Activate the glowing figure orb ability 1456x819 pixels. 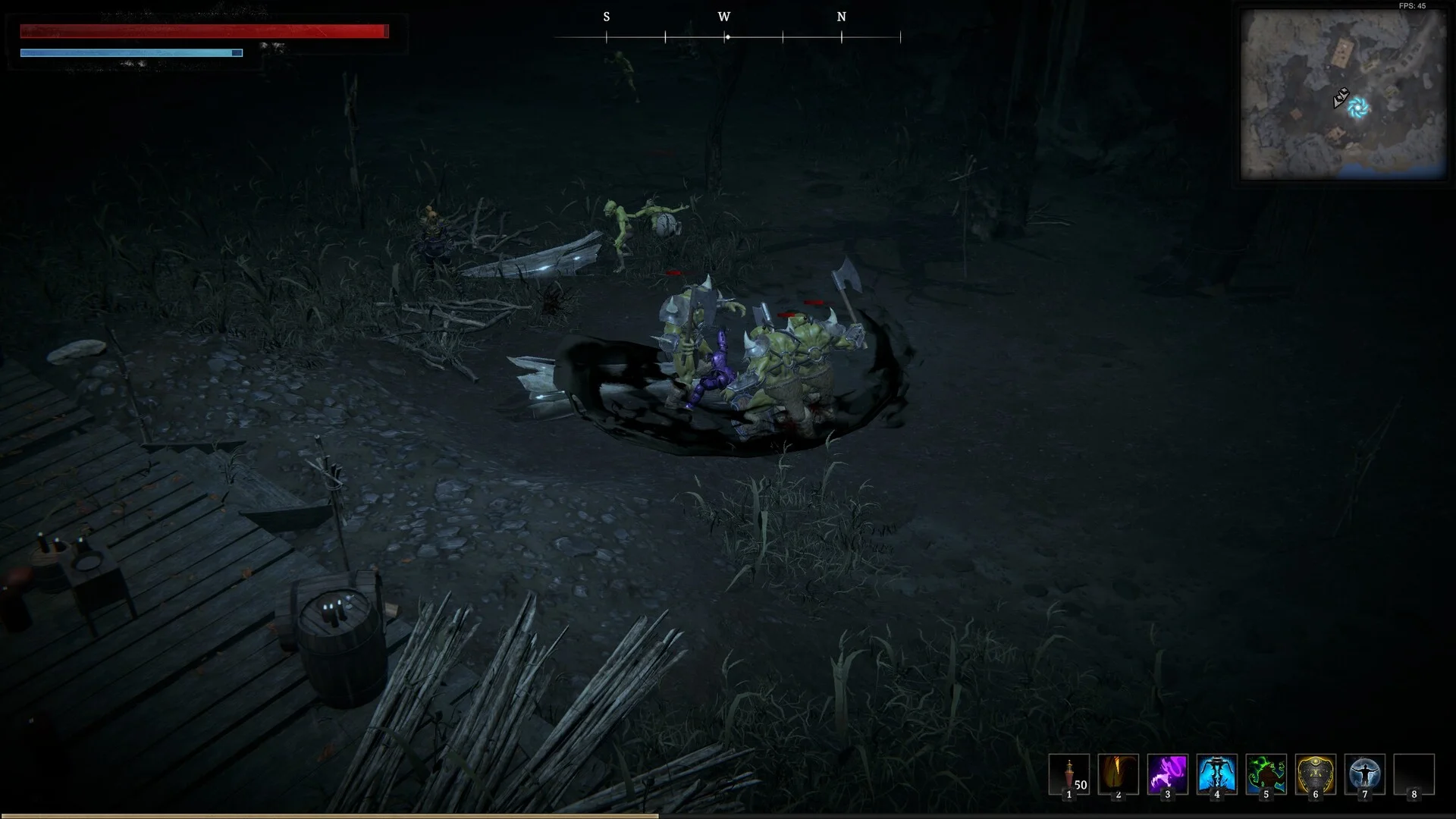coord(1364,774)
